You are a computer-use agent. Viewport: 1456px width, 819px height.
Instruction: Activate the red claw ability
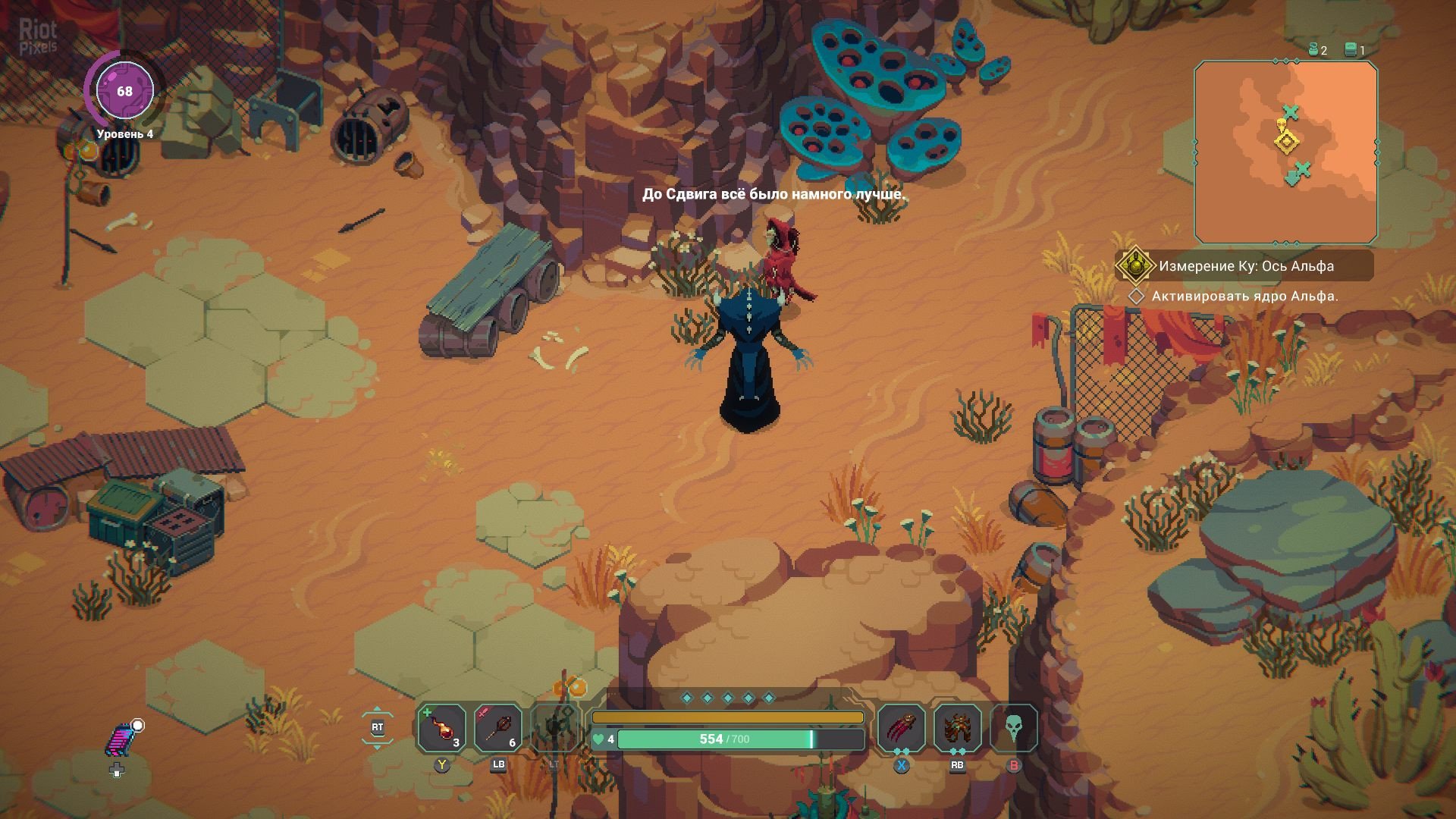[x=902, y=728]
